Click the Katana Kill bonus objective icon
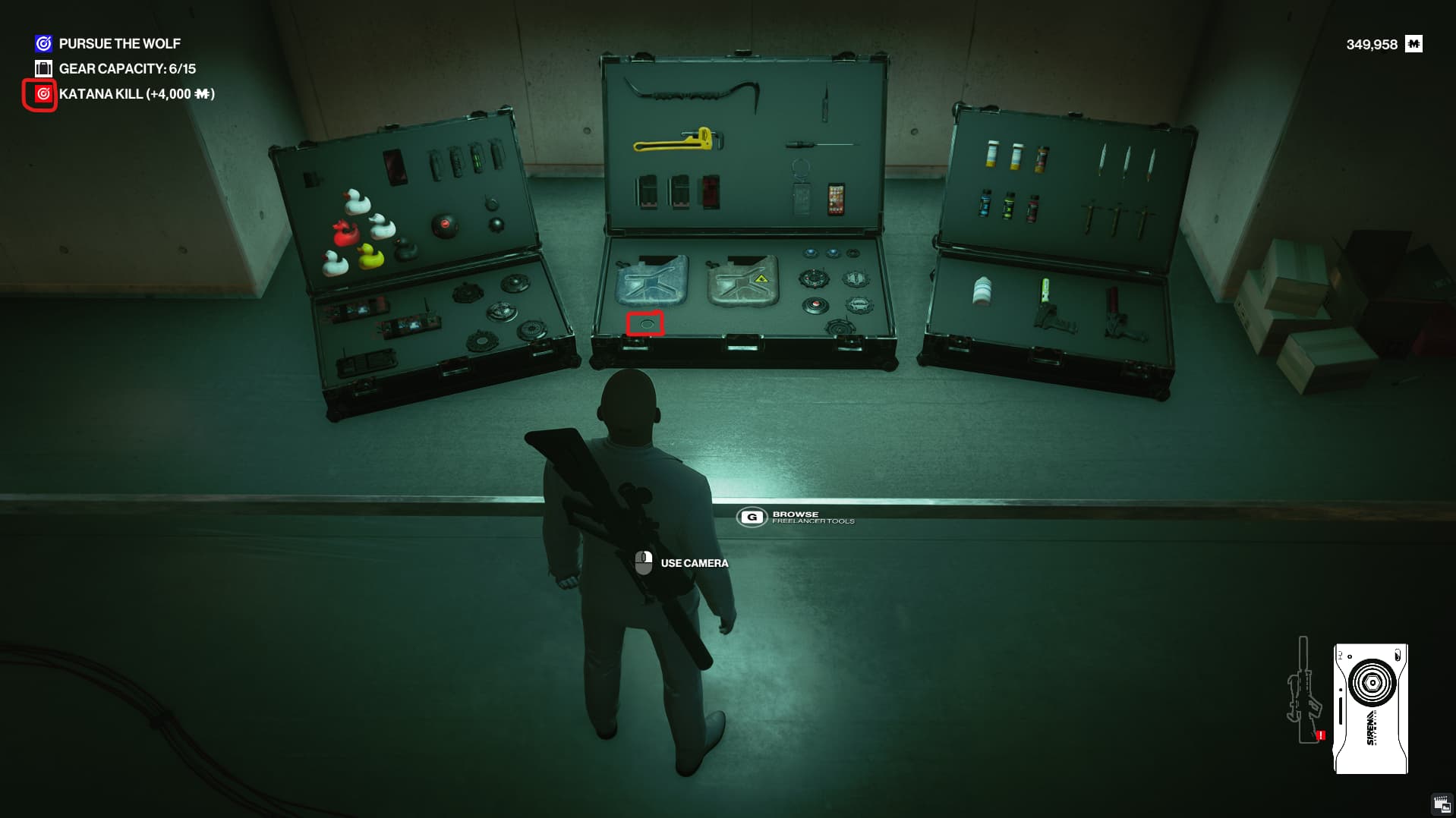The height and width of the screenshot is (818, 1456). (x=43, y=94)
